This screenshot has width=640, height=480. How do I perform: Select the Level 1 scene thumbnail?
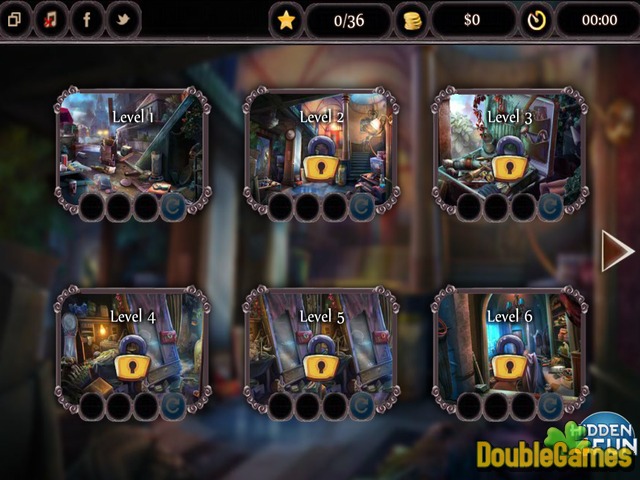[132, 147]
